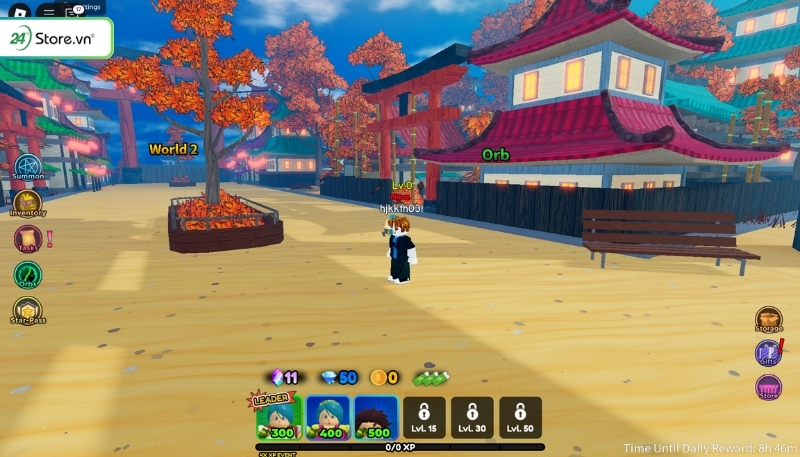Click the locked Lvl. 30 unit slot

tap(472, 417)
